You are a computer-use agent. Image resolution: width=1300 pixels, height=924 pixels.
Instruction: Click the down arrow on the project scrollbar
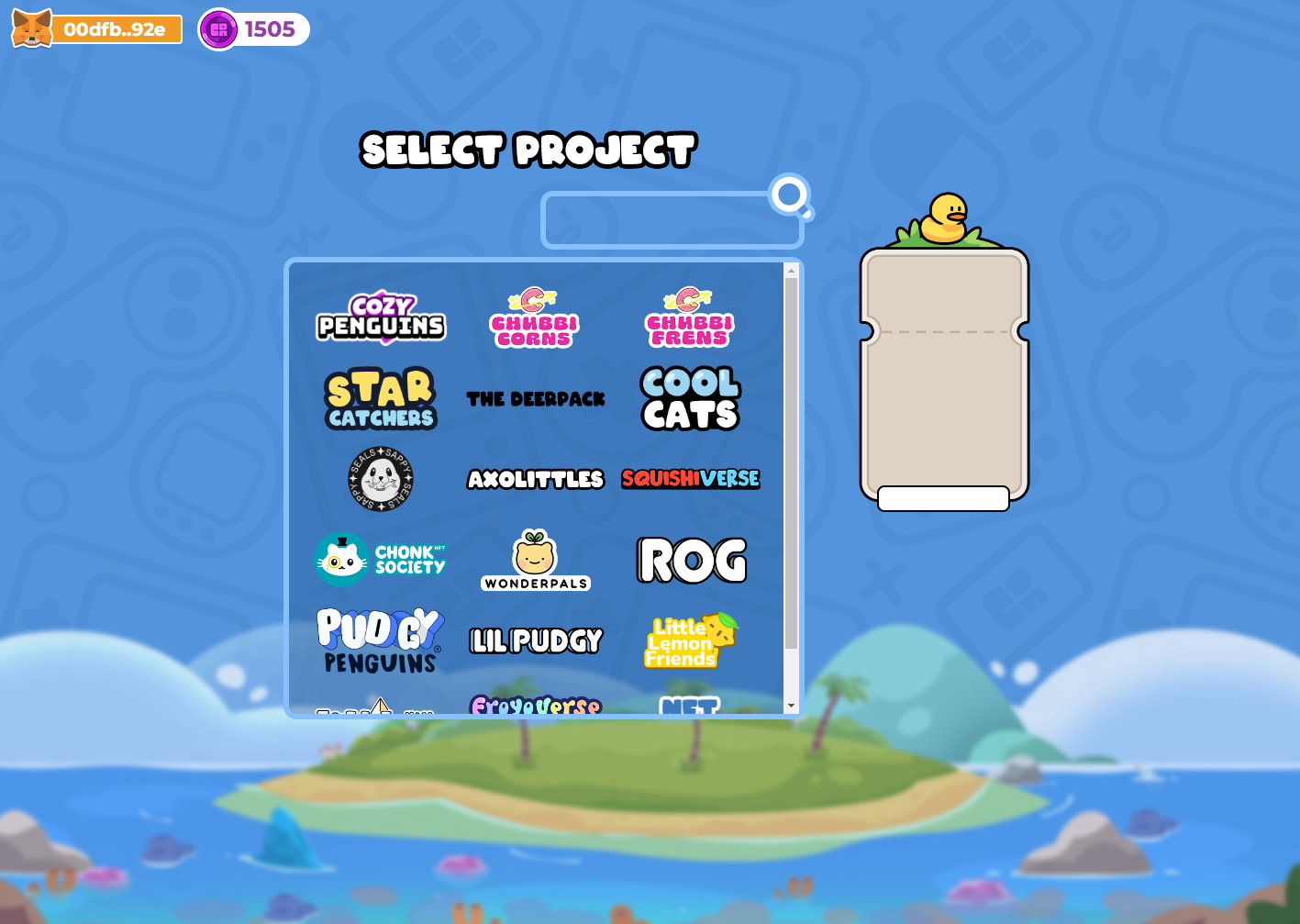[792, 706]
